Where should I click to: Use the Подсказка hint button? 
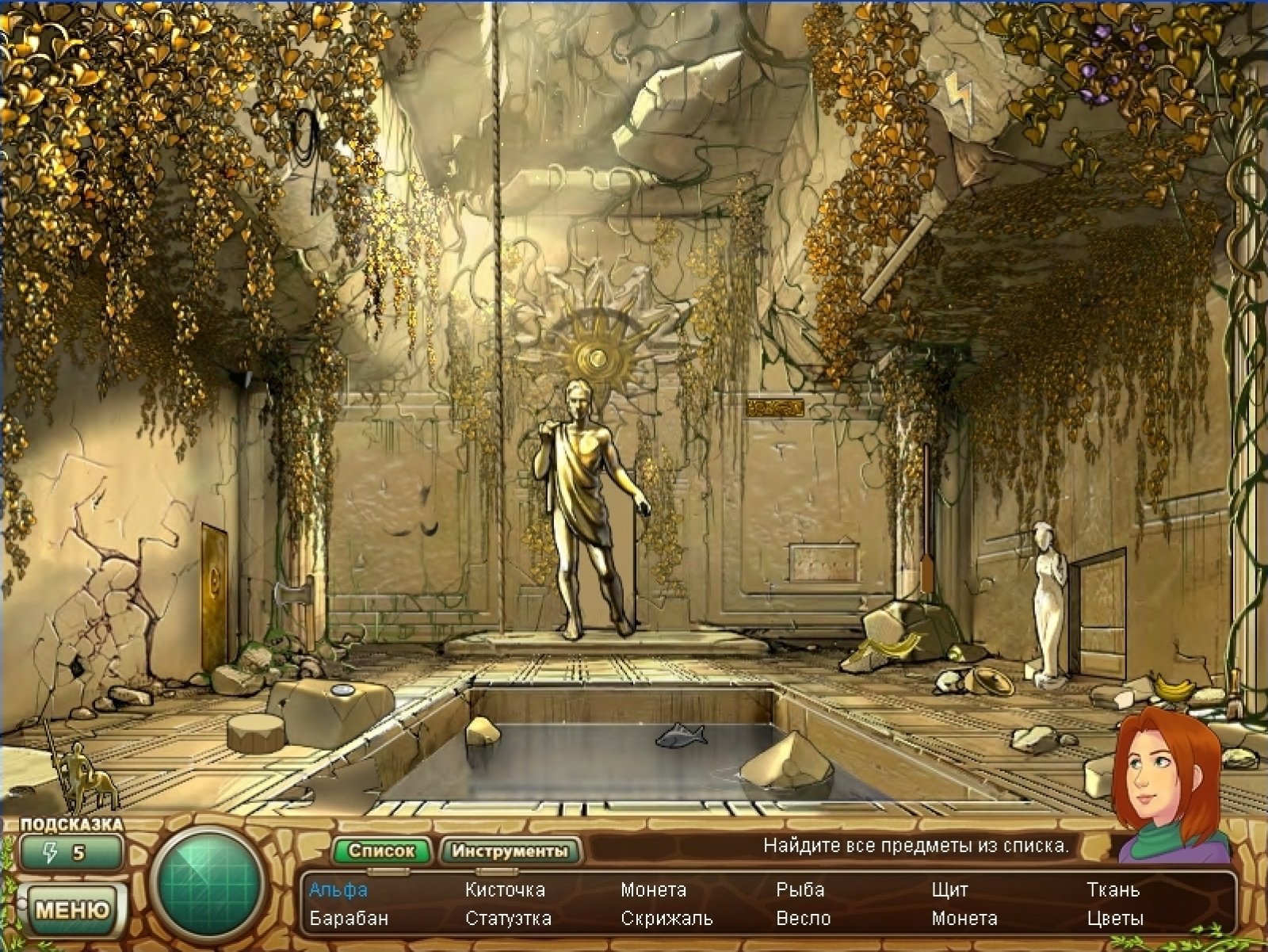click(x=71, y=853)
